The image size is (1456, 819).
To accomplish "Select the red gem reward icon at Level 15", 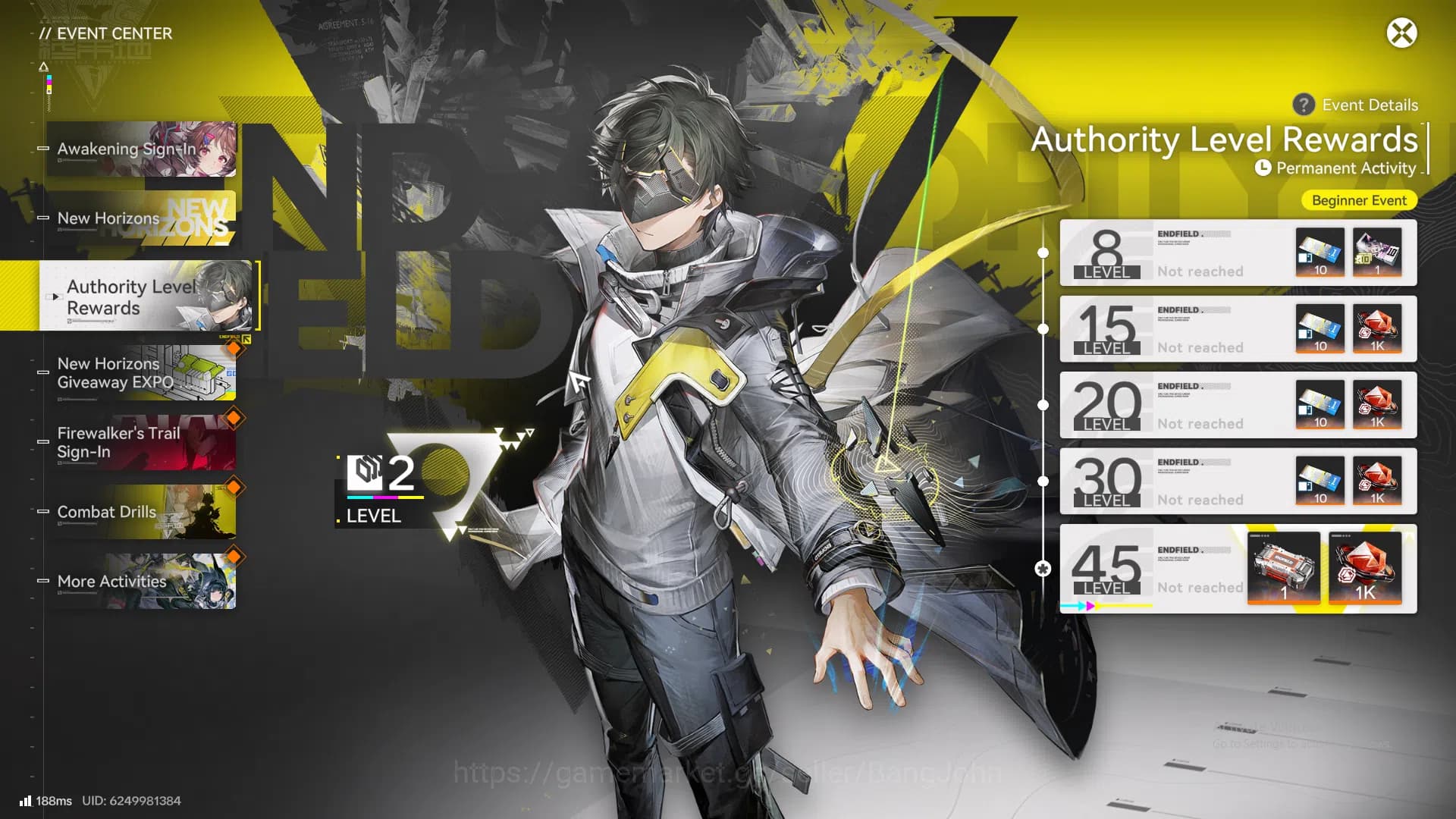I will [x=1378, y=329].
